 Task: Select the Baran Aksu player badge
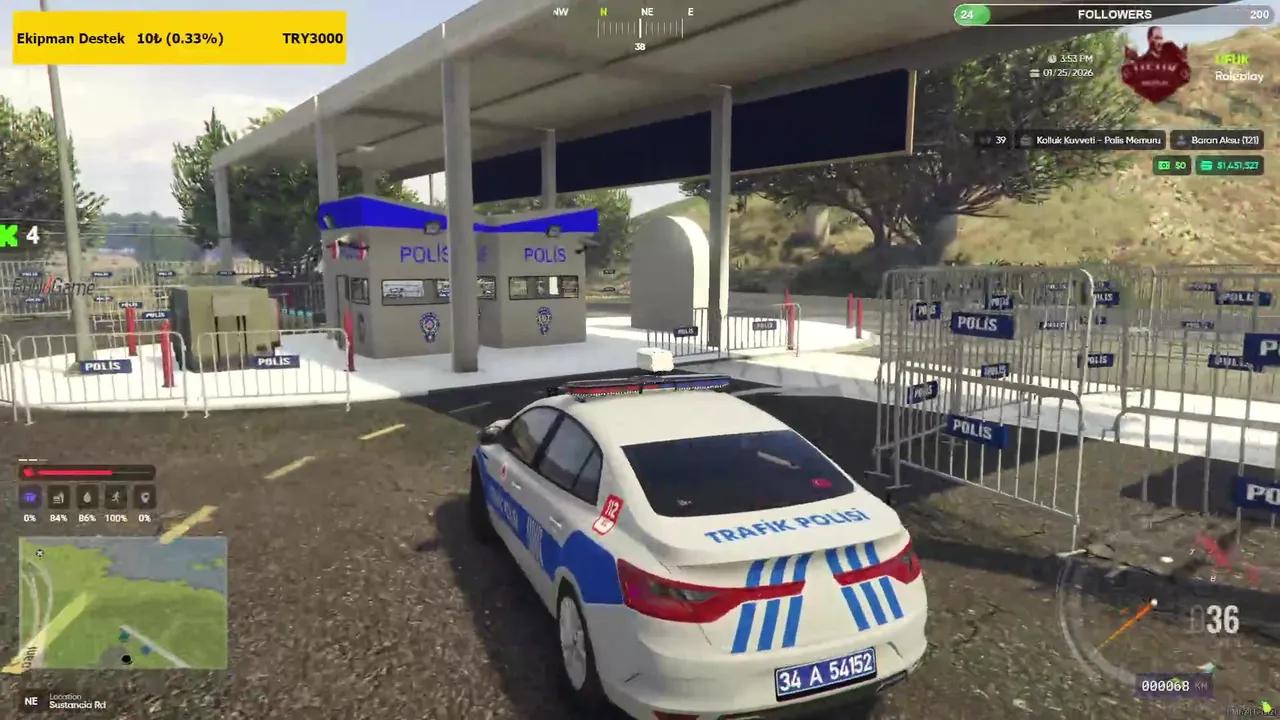coord(1217,140)
